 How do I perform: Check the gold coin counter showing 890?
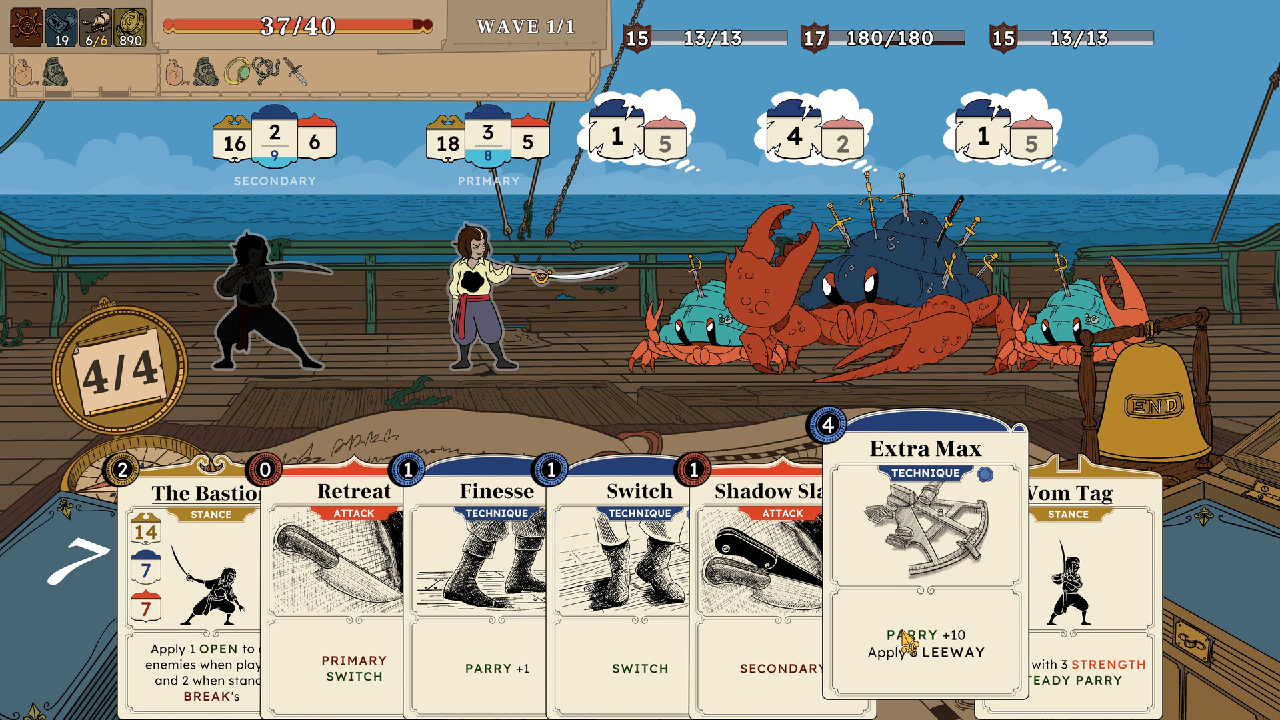(x=130, y=26)
